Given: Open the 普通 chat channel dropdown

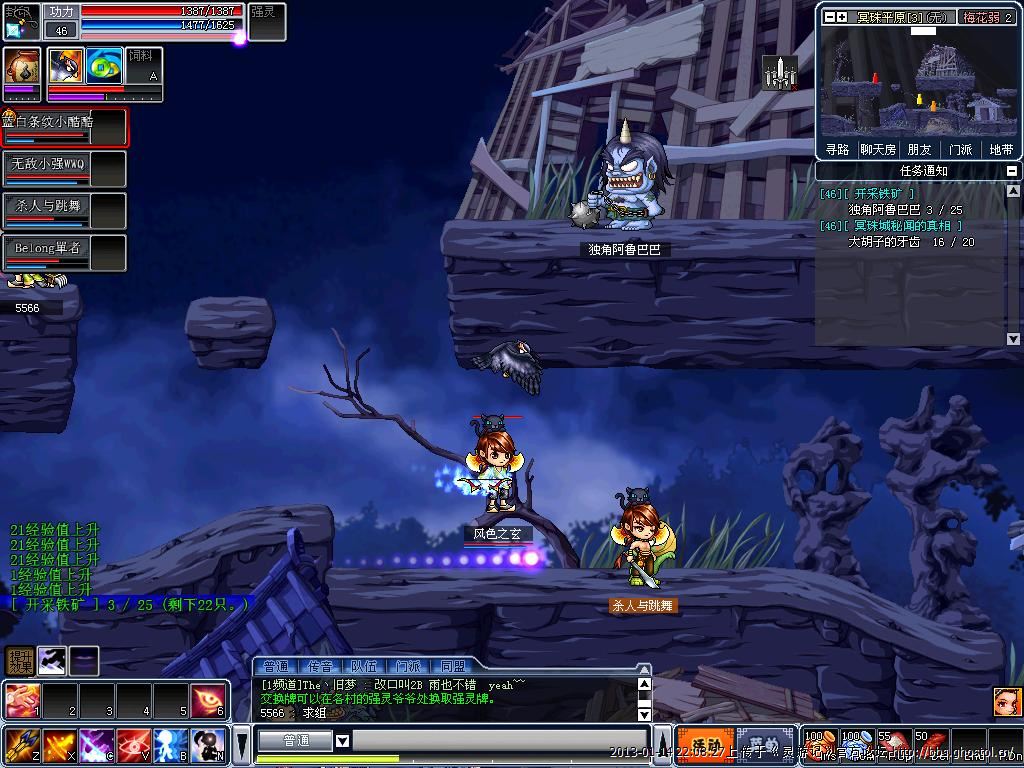Looking at the screenshot, I should pos(342,741).
